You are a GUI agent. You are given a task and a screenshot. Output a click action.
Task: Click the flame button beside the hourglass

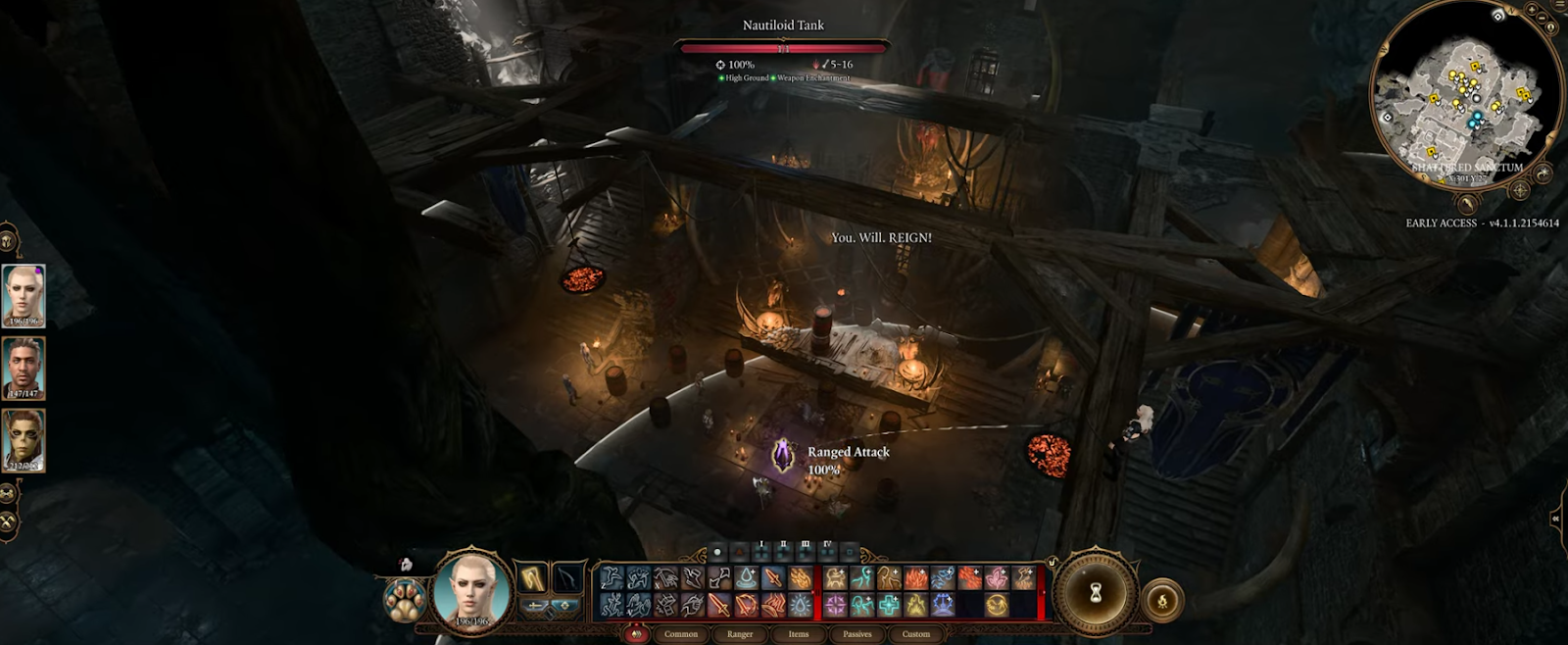(1162, 601)
